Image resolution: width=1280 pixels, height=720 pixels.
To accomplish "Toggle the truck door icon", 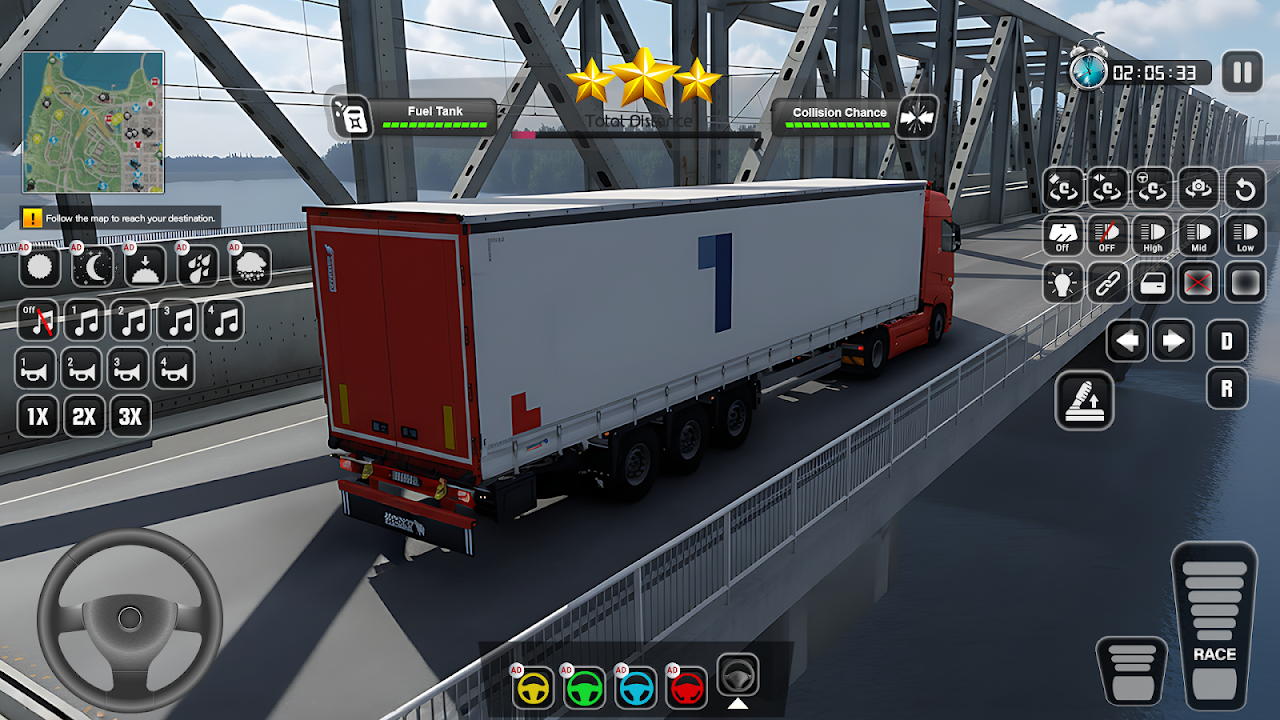I will [x=1153, y=282].
